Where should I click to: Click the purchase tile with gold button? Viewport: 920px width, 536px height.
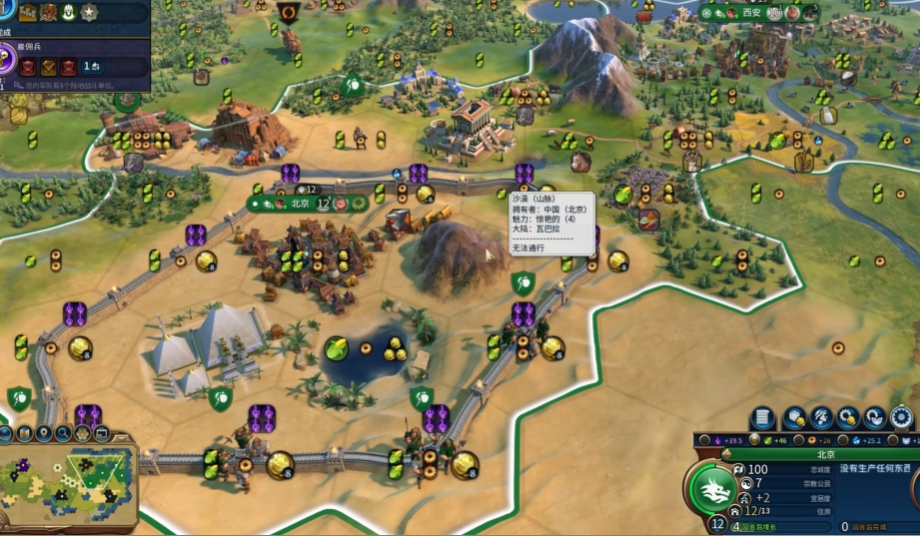point(795,417)
